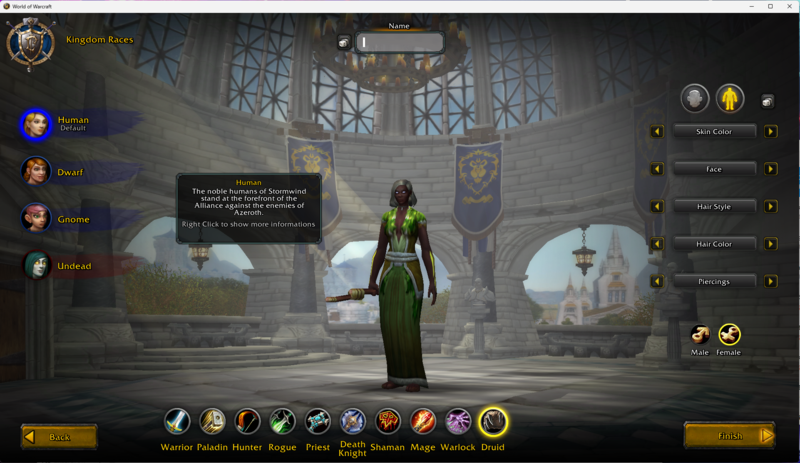Pick the Hunter class icon

[247, 421]
